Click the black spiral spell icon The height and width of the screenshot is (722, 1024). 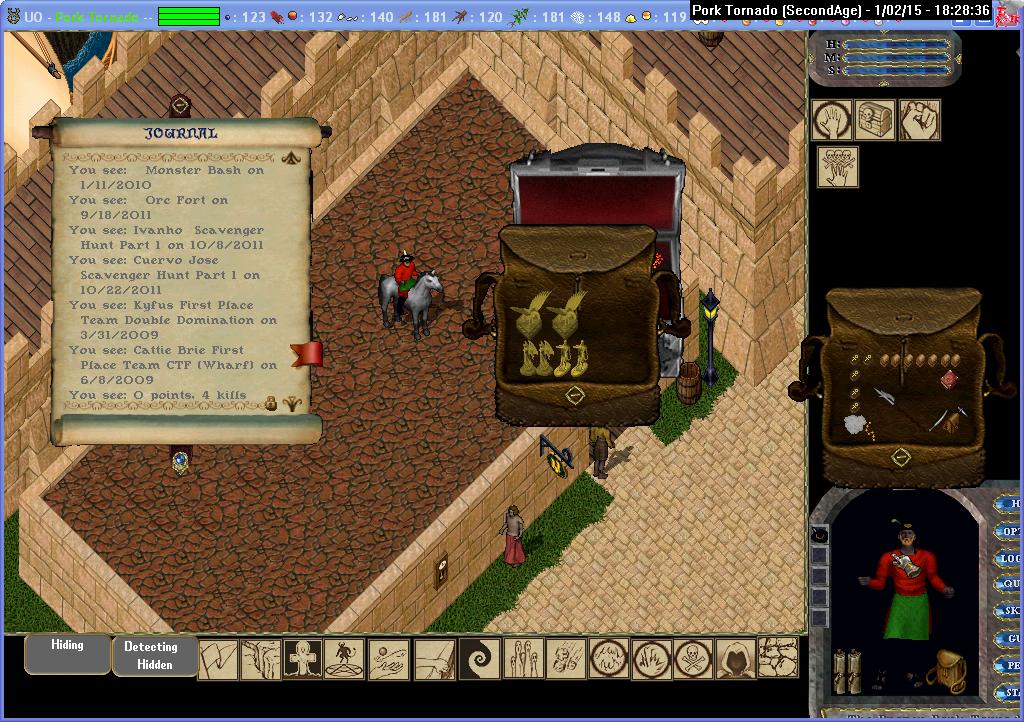478,659
